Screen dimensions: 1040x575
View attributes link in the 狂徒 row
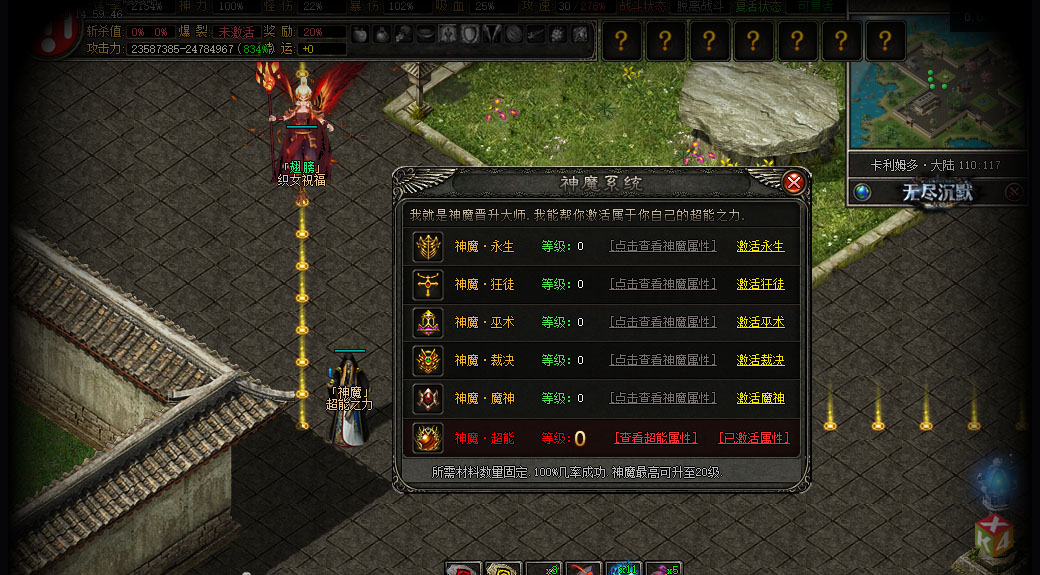point(663,284)
